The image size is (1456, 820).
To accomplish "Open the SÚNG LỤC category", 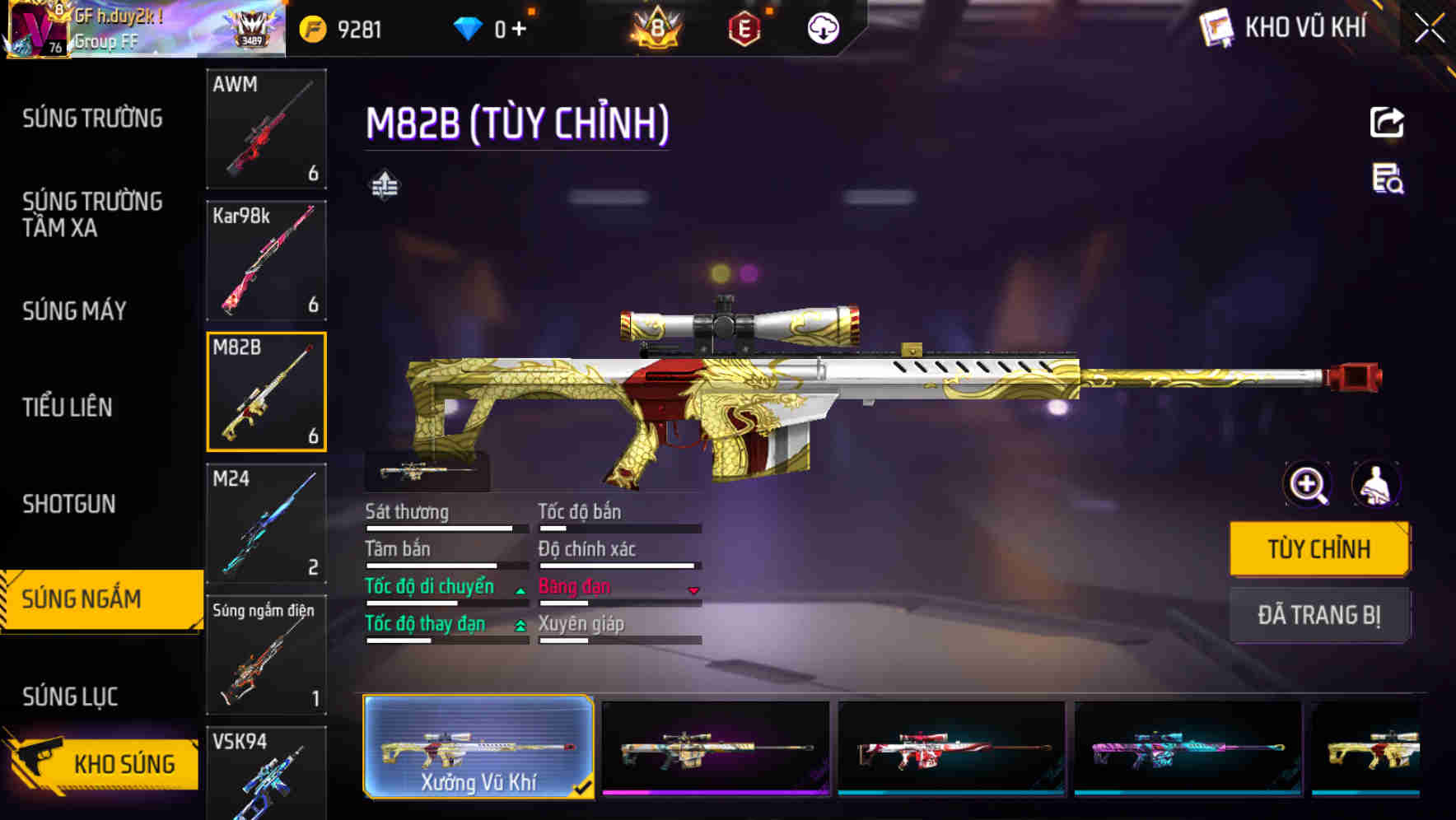I will 71,696.
